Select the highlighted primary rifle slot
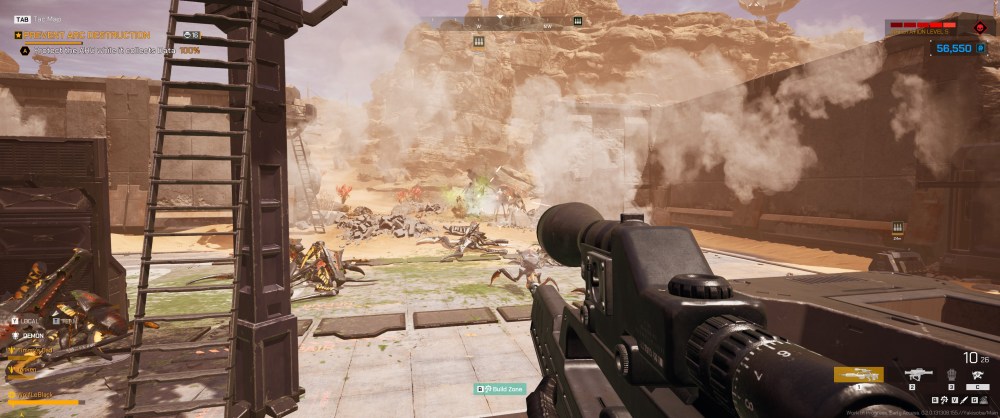This screenshot has height=418, width=1000. (x=858, y=375)
